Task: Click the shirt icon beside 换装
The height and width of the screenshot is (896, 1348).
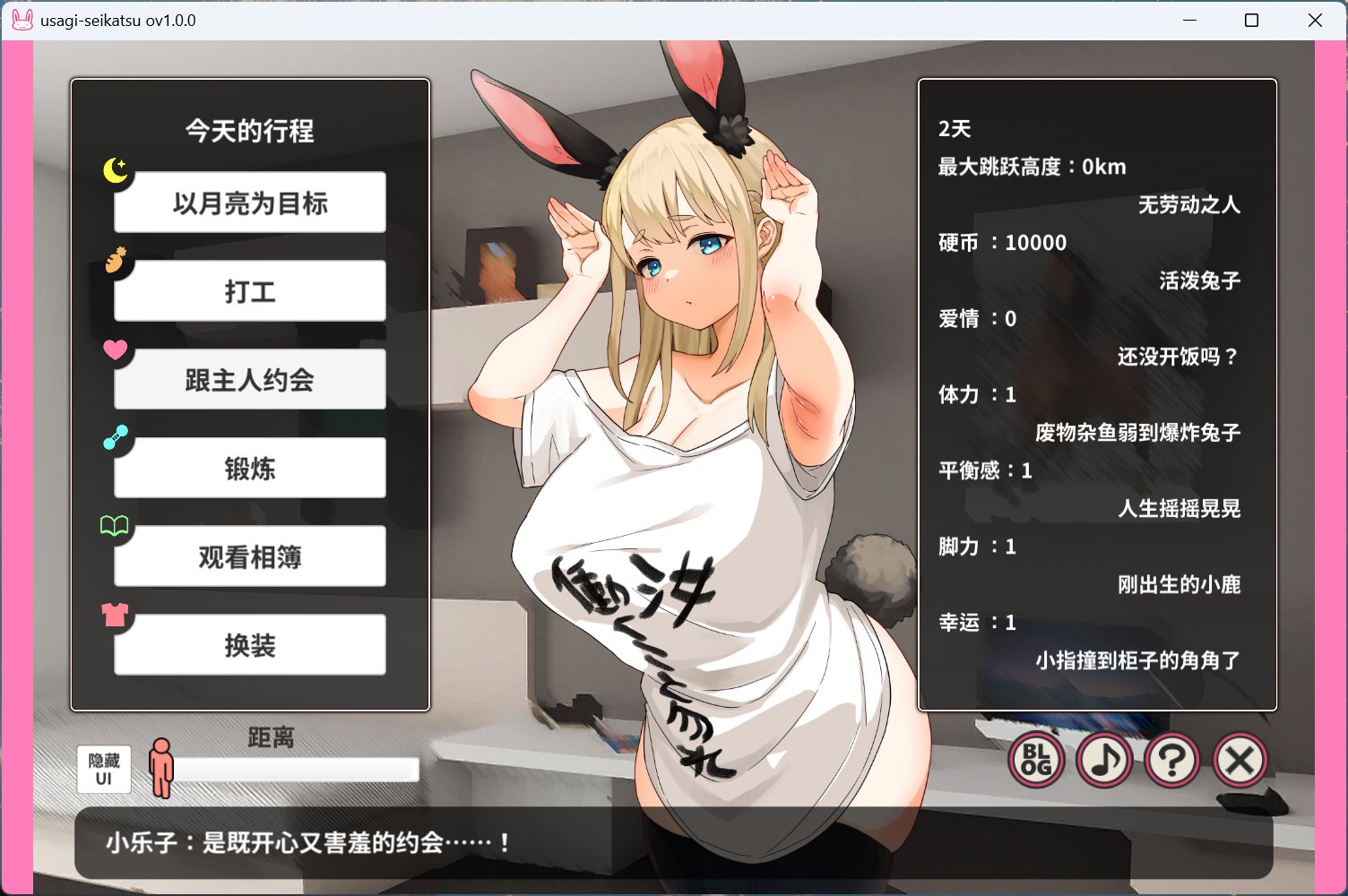Action: [x=116, y=616]
